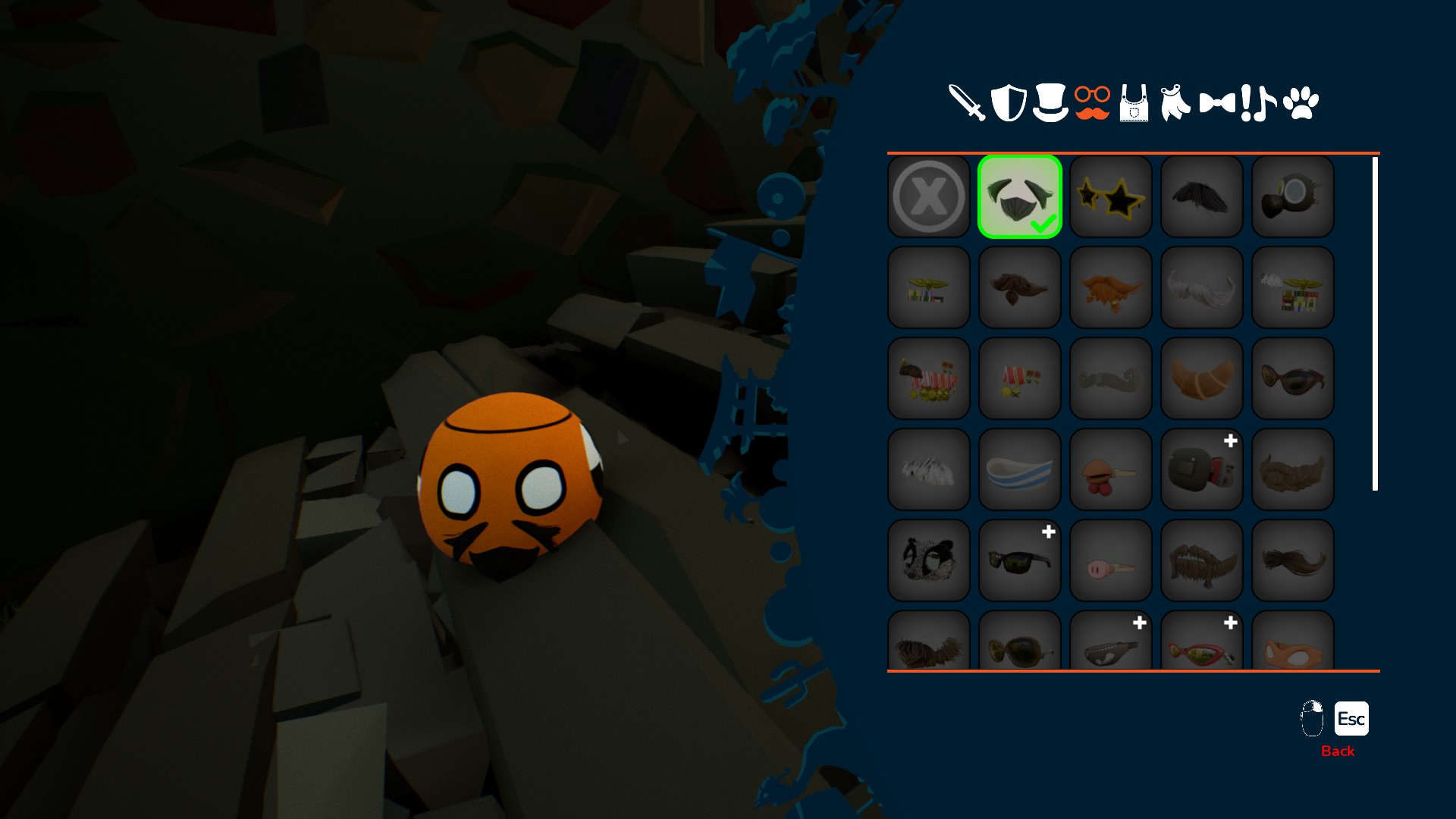
Task: Open the clothing overalls tab
Action: pyautogui.click(x=1134, y=103)
